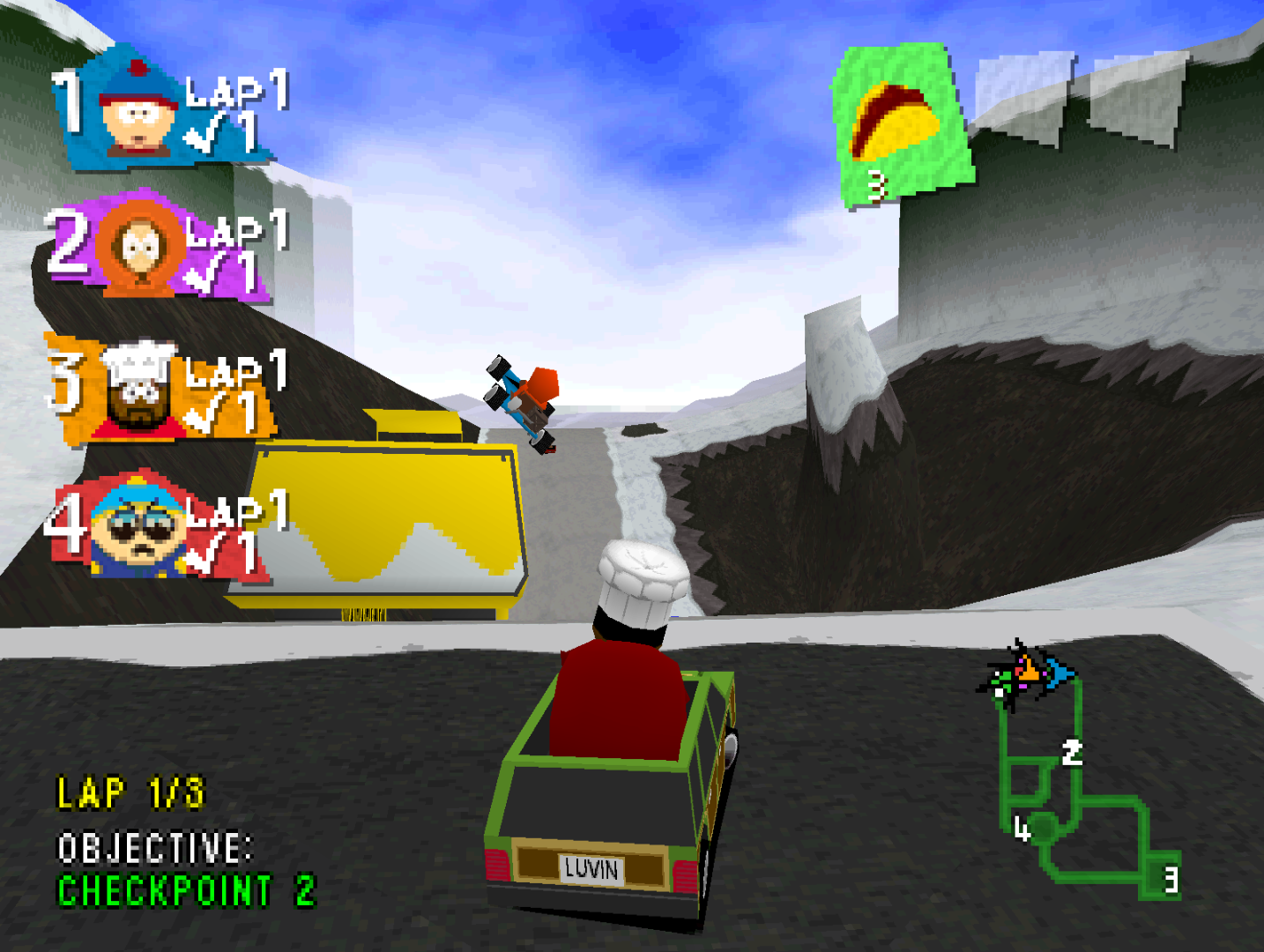
Task: Select checkpoint 2 marker on minimap
Action: [1072, 753]
